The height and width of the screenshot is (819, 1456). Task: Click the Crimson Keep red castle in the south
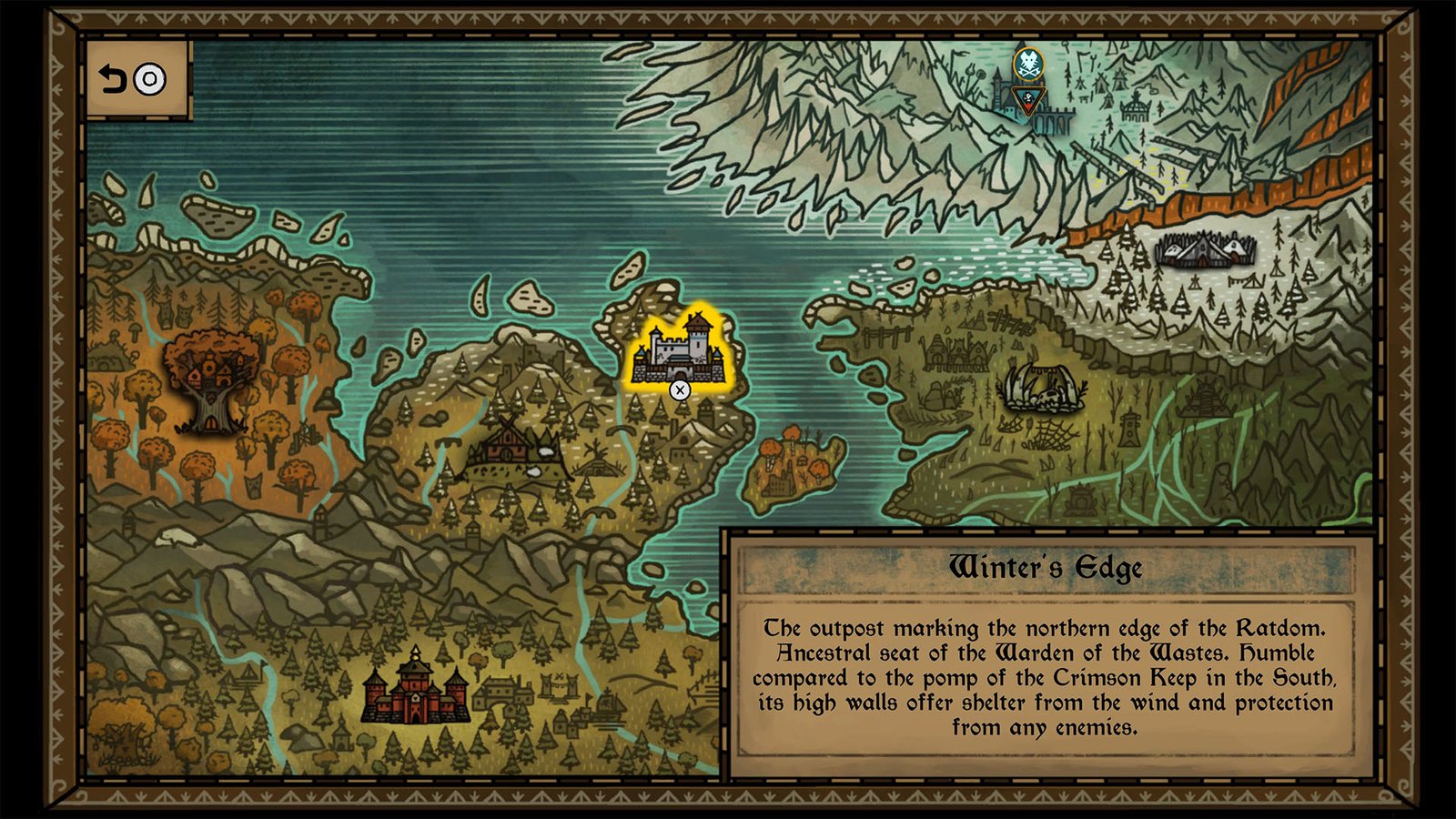(414, 696)
